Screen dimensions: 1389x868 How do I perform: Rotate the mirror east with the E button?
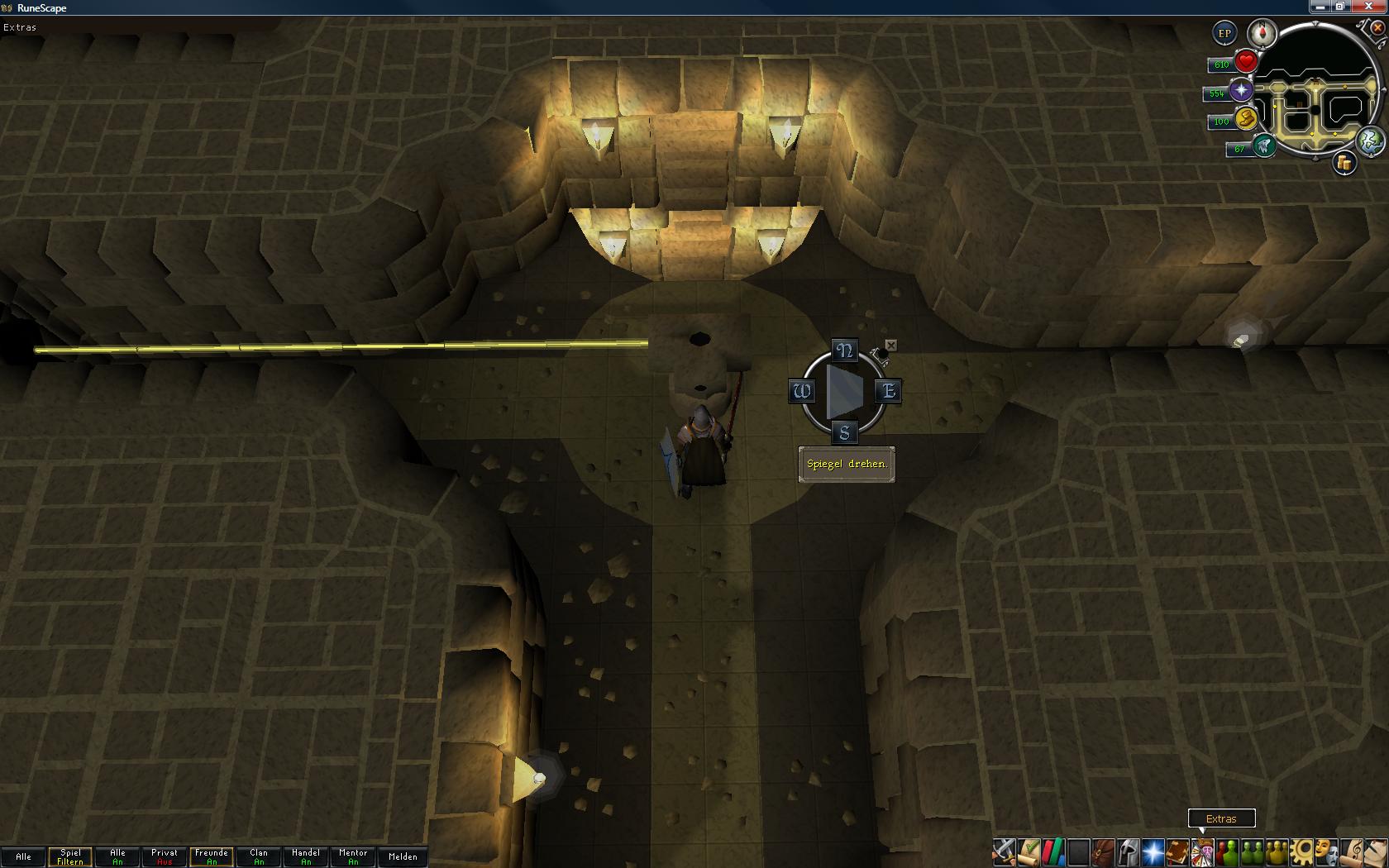pyautogui.click(x=889, y=390)
